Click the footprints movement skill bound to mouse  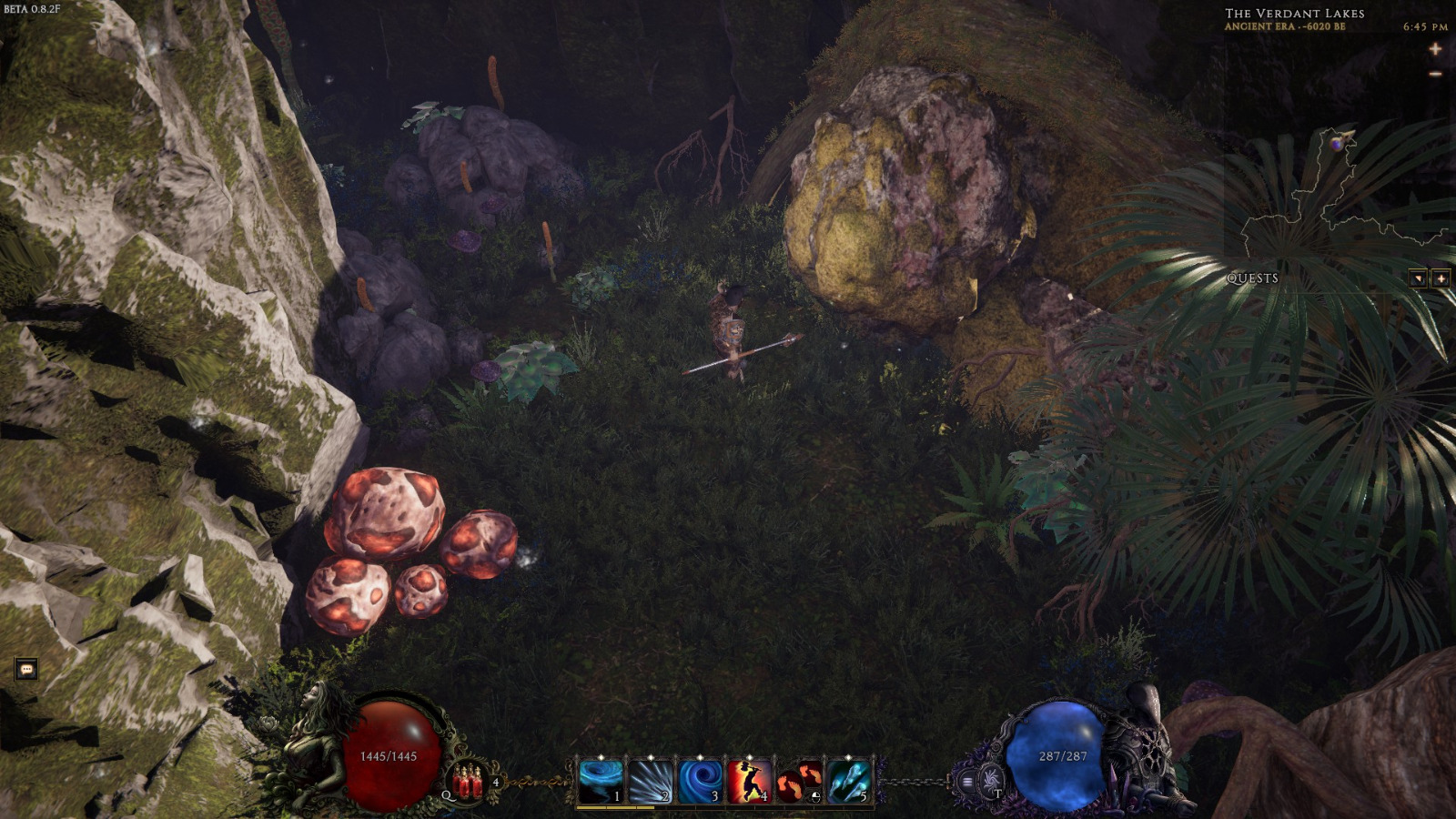coord(797,780)
